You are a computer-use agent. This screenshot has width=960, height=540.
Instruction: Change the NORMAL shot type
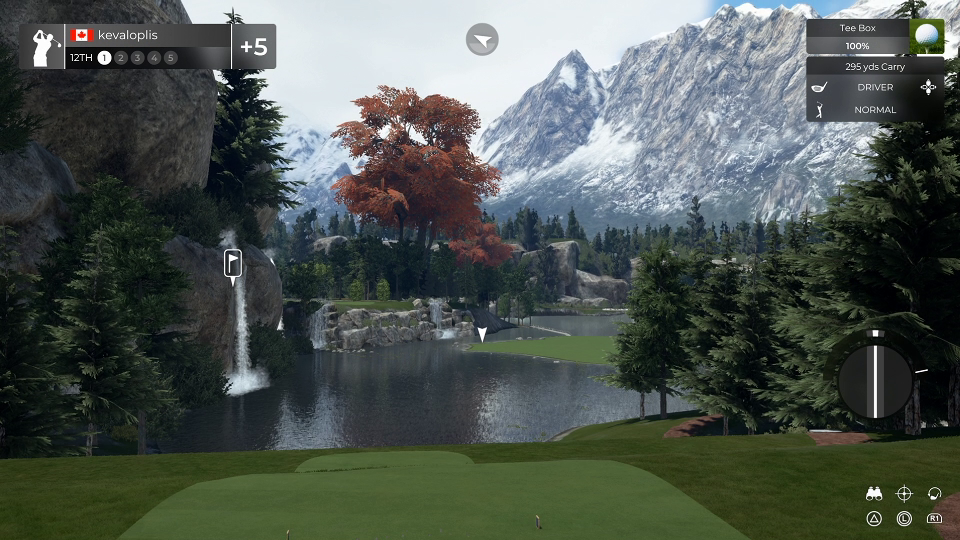point(874,110)
